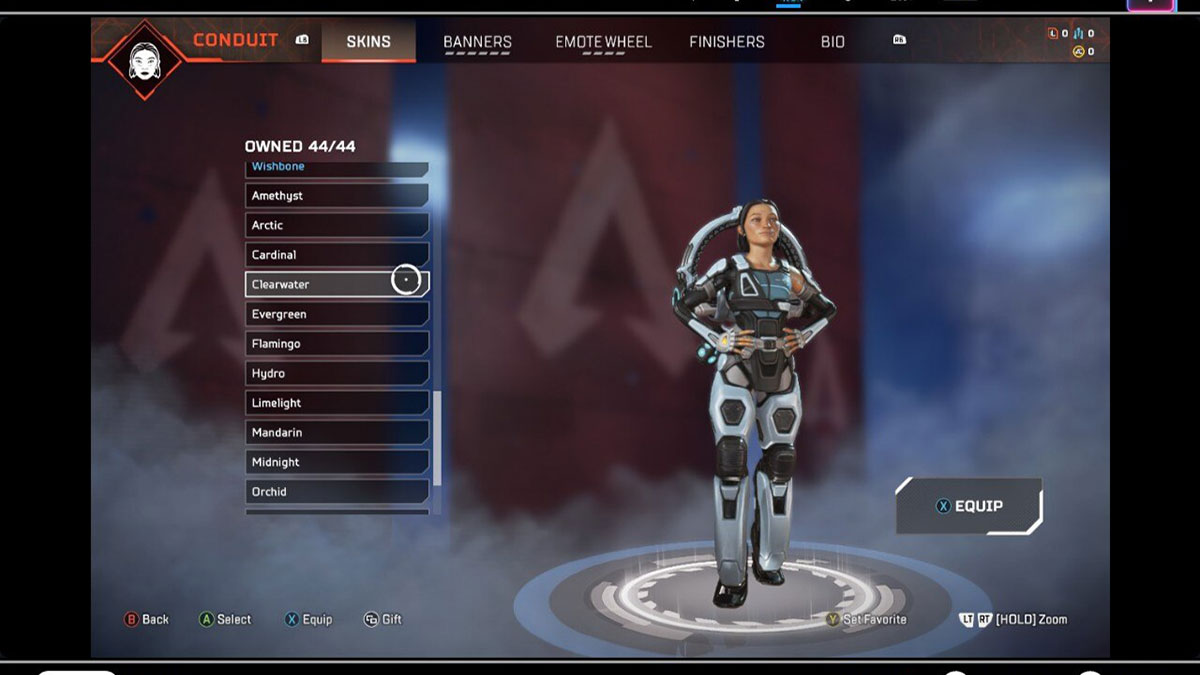Open the Banners tab

click(477, 42)
